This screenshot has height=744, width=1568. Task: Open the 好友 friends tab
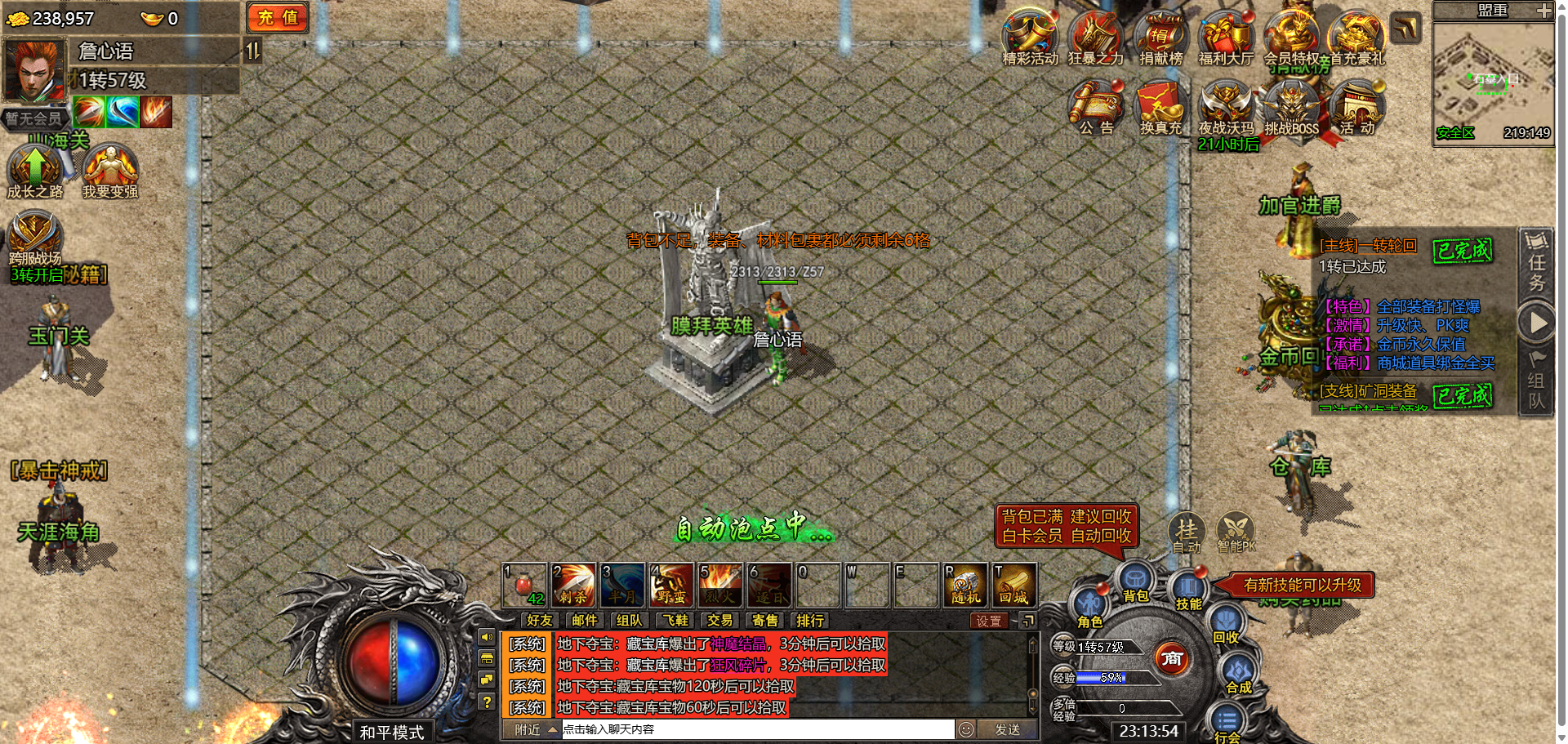tap(539, 621)
